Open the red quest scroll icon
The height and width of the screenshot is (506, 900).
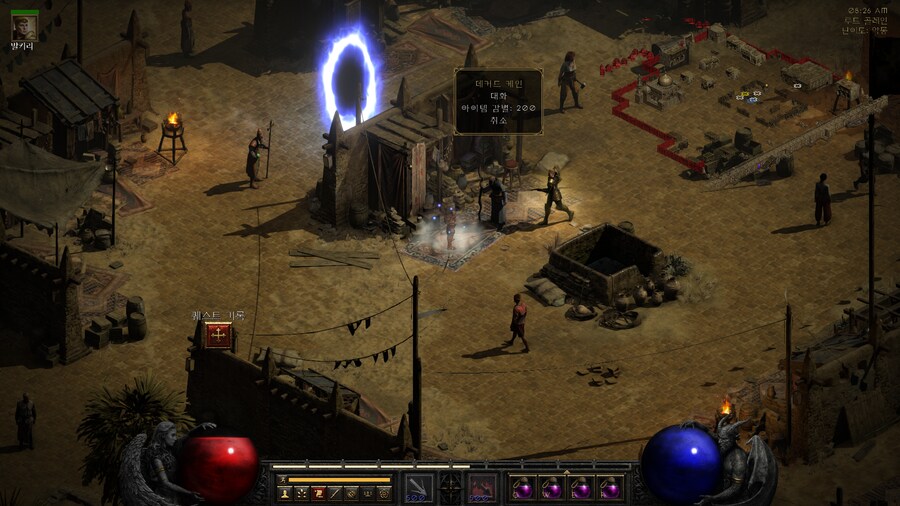[x=318, y=493]
